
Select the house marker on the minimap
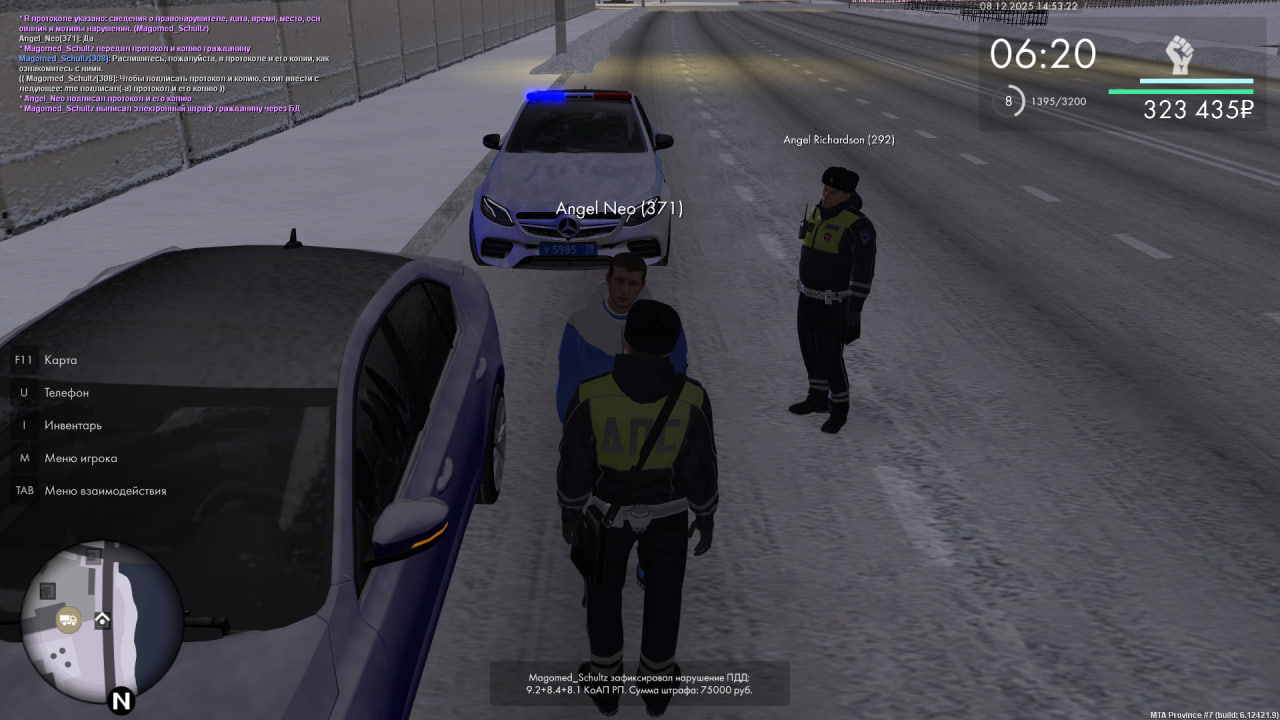click(102, 620)
